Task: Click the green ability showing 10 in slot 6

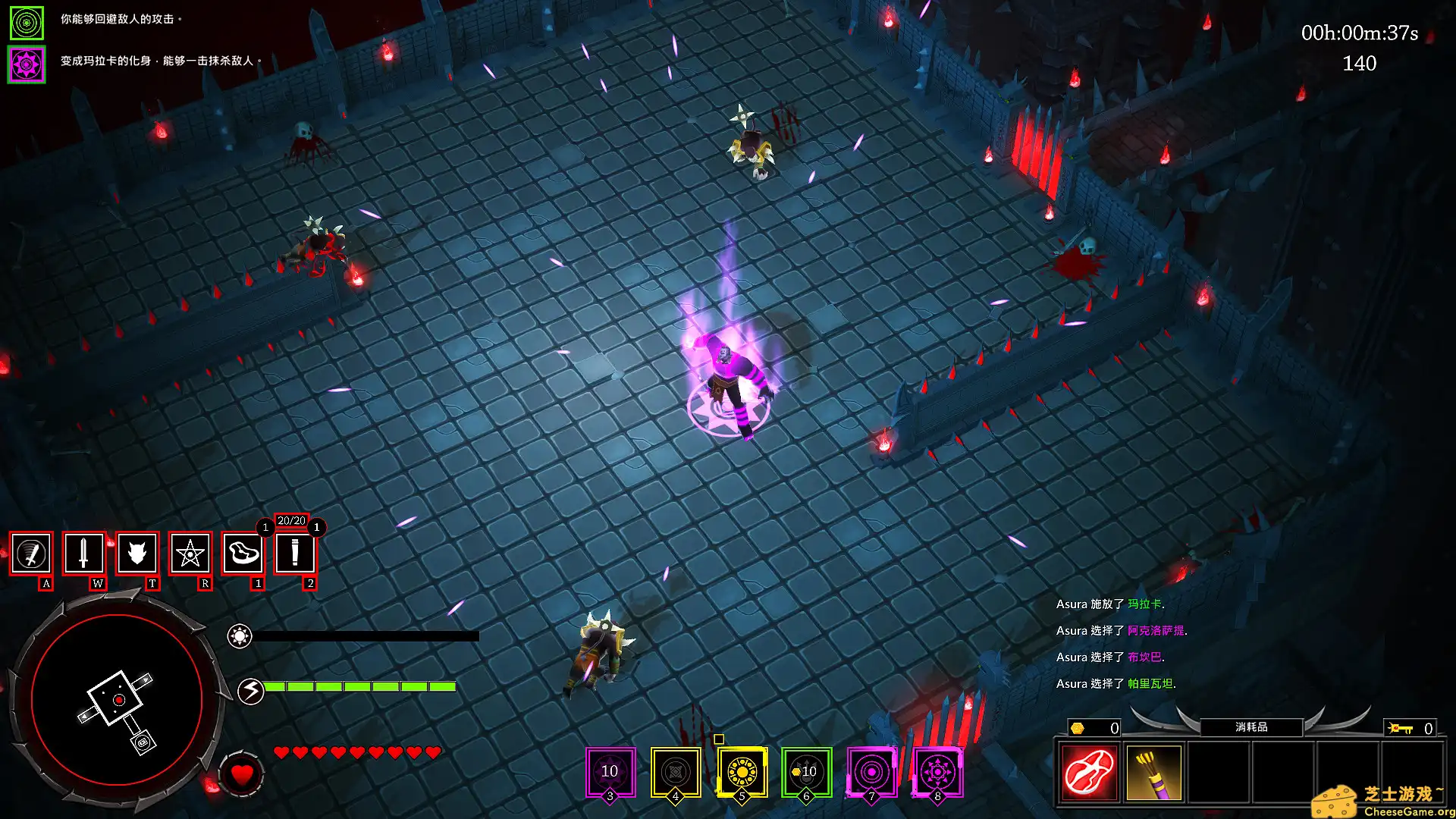Action: coord(806,770)
